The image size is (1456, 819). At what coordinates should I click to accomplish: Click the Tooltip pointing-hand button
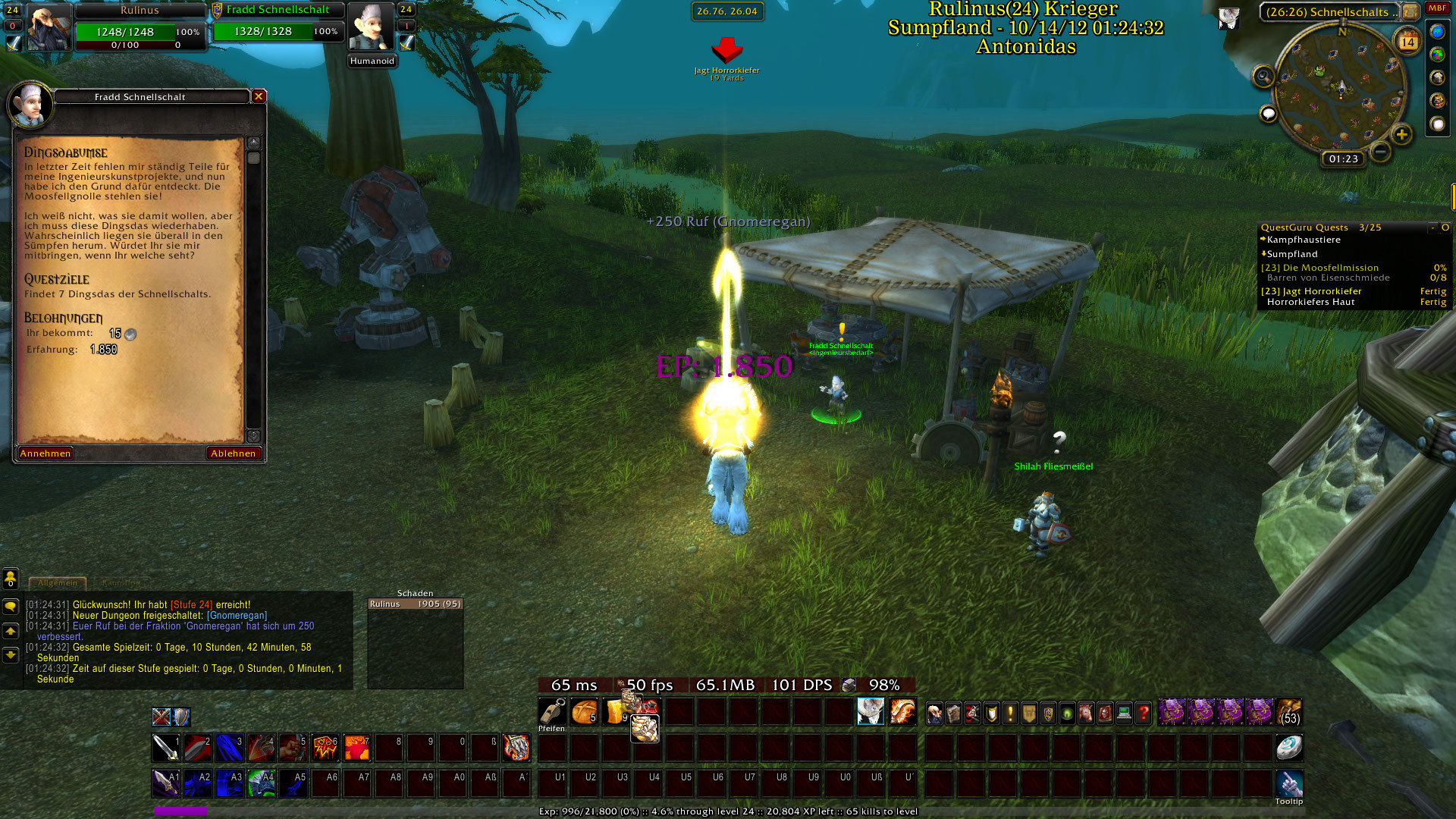(1288, 783)
